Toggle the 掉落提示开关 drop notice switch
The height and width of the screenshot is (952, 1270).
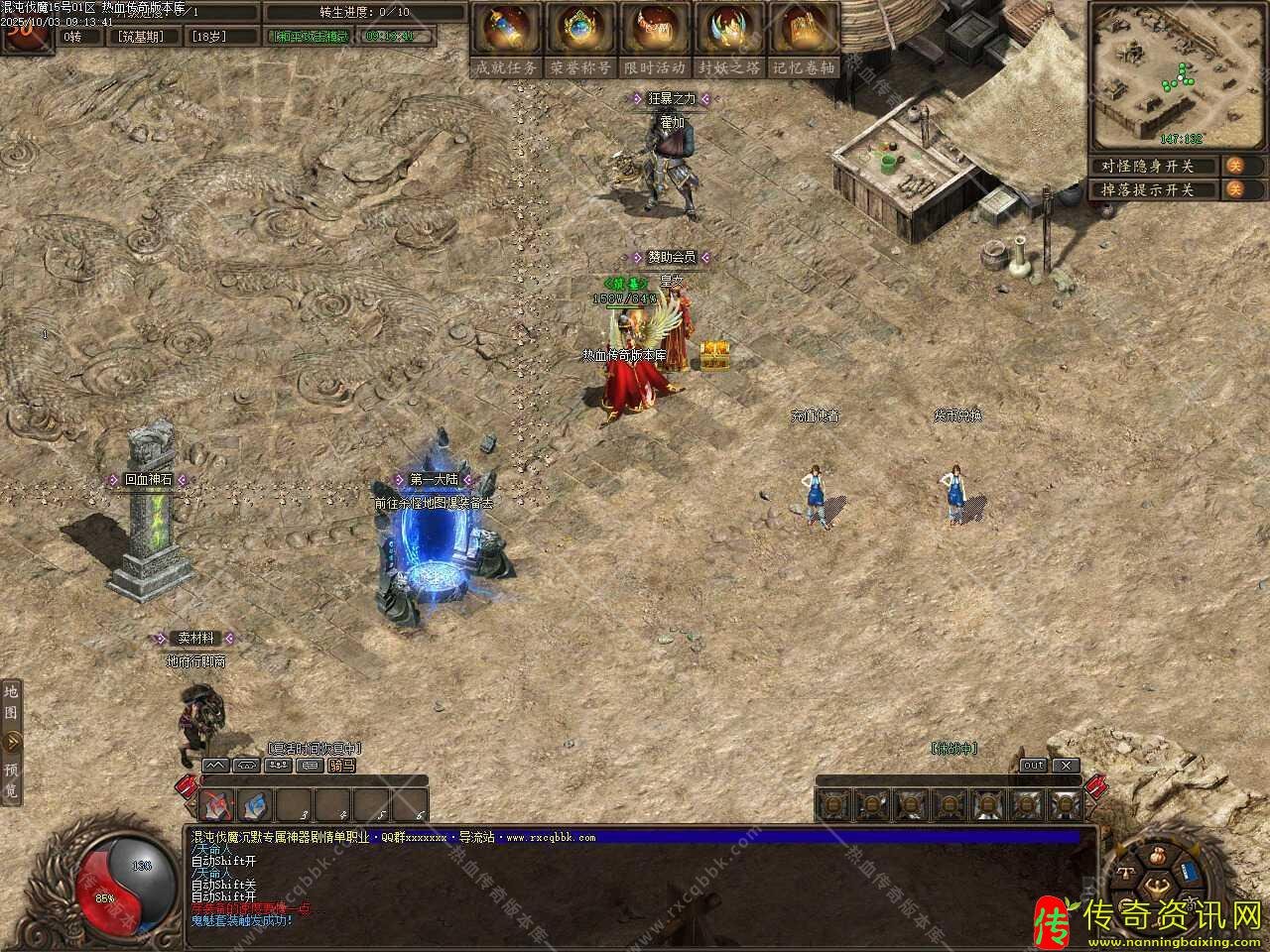point(1235,189)
